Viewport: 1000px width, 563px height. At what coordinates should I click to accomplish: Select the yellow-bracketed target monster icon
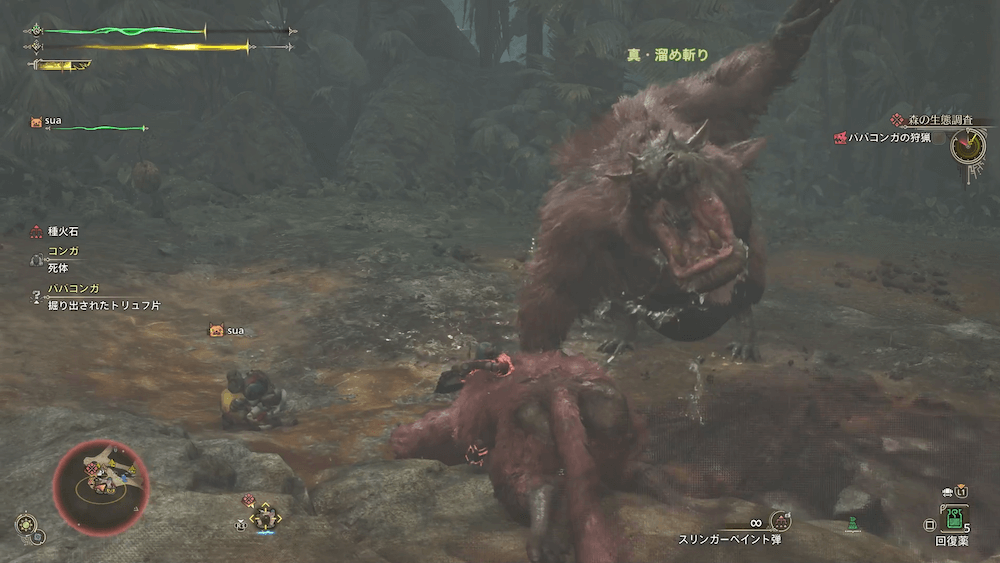click(266, 516)
